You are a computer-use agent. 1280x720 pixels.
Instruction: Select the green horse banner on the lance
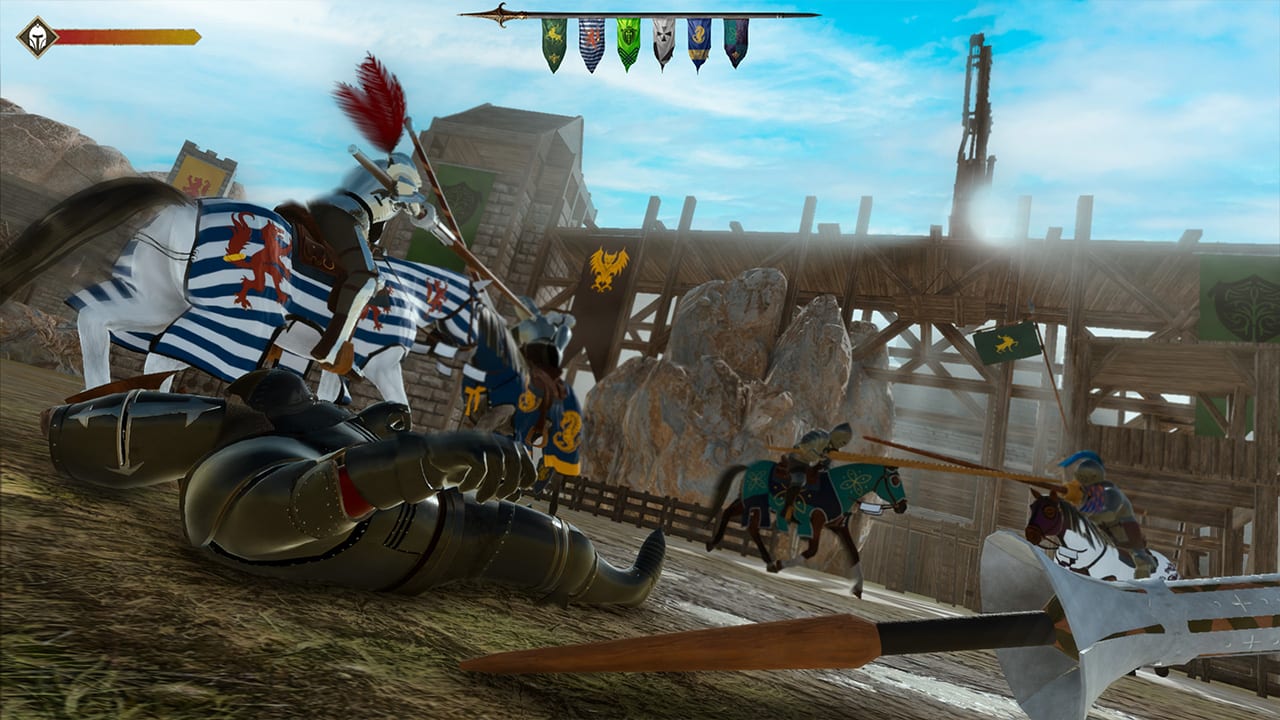552,40
